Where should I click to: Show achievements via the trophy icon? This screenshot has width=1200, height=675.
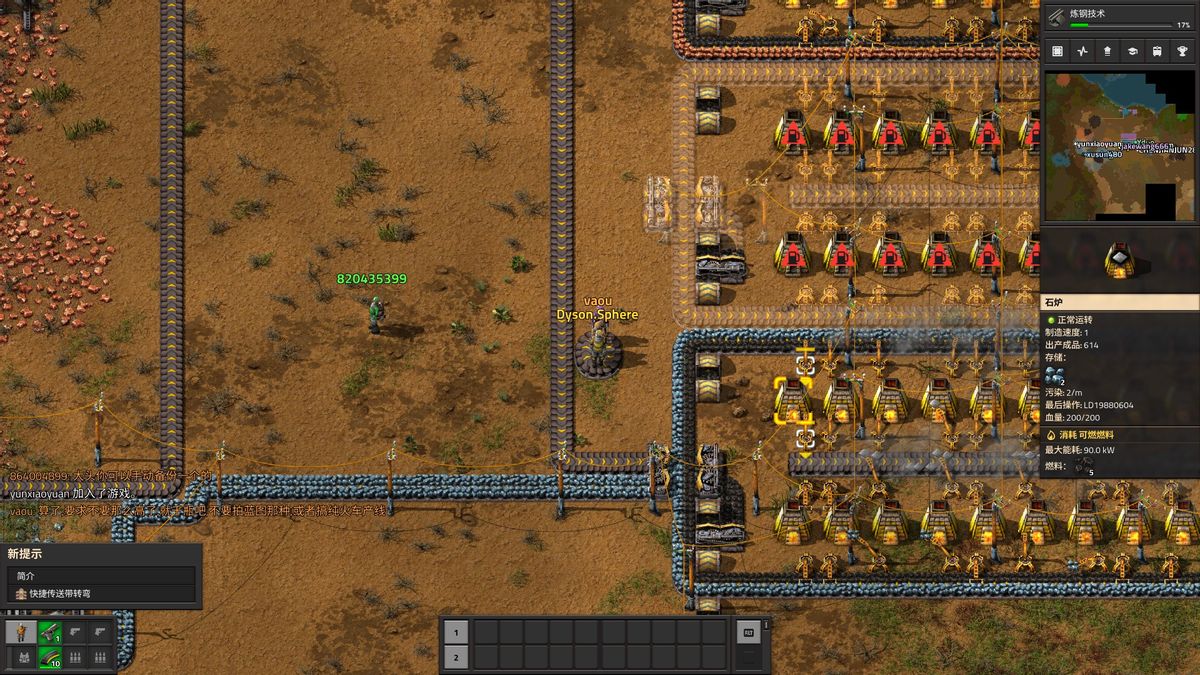pos(1182,51)
